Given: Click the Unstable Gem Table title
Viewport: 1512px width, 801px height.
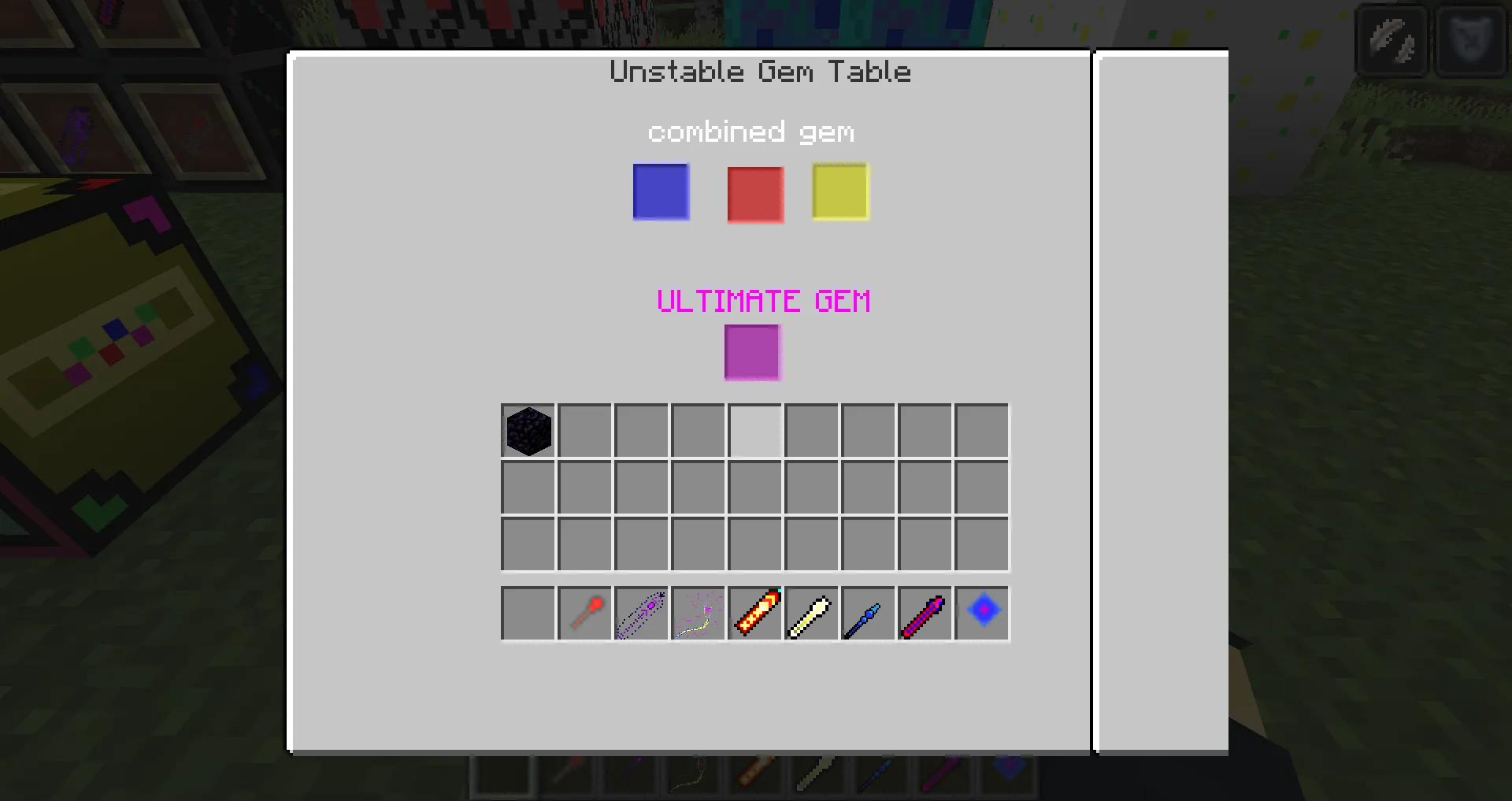Looking at the screenshot, I should pyautogui.click(x=759, y=71).
